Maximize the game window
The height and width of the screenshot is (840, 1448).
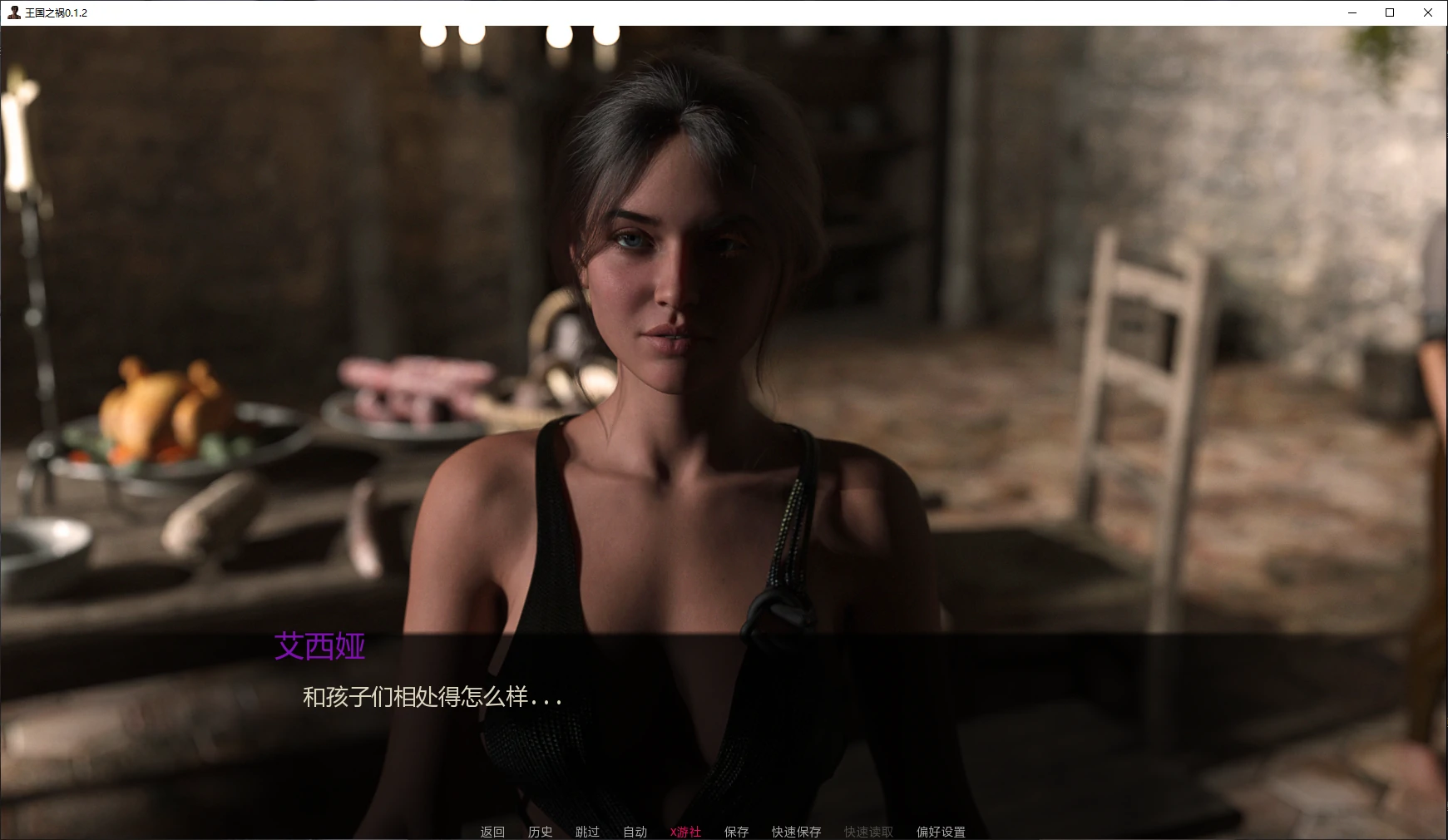point(1390,12)
